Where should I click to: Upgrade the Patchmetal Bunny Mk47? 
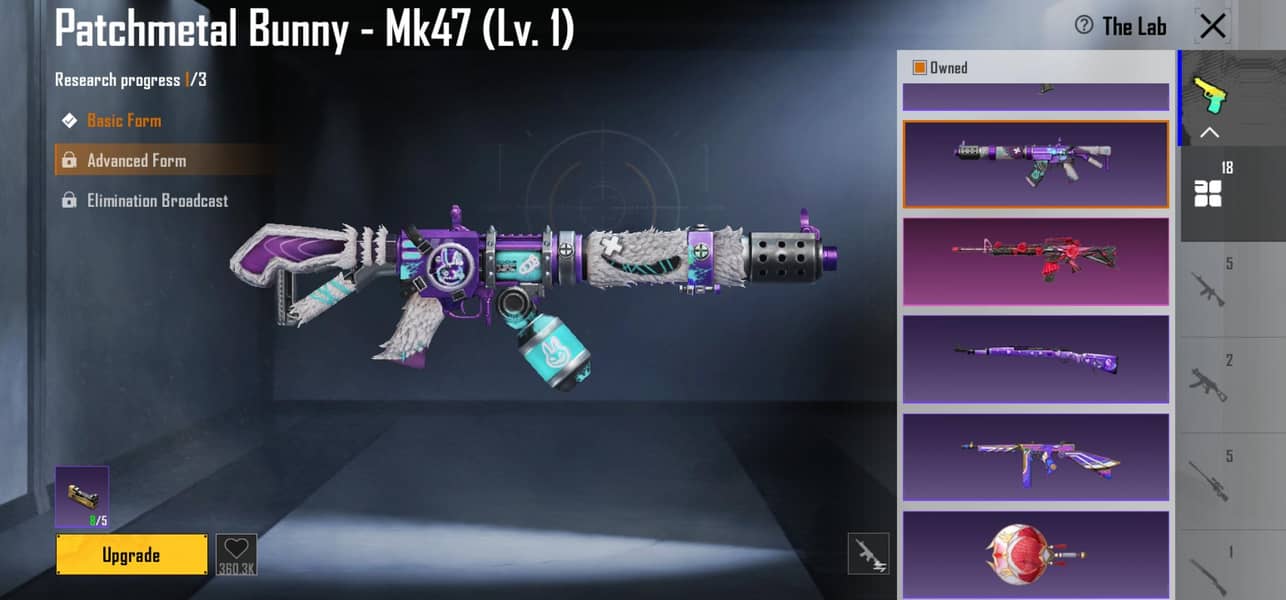point(131,555)
